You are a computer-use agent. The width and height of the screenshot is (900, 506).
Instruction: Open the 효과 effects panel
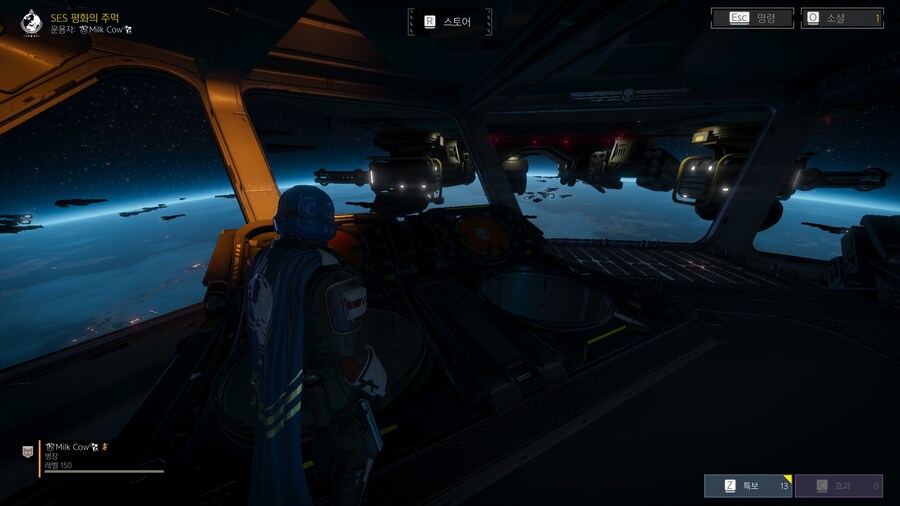coord(839,486)
